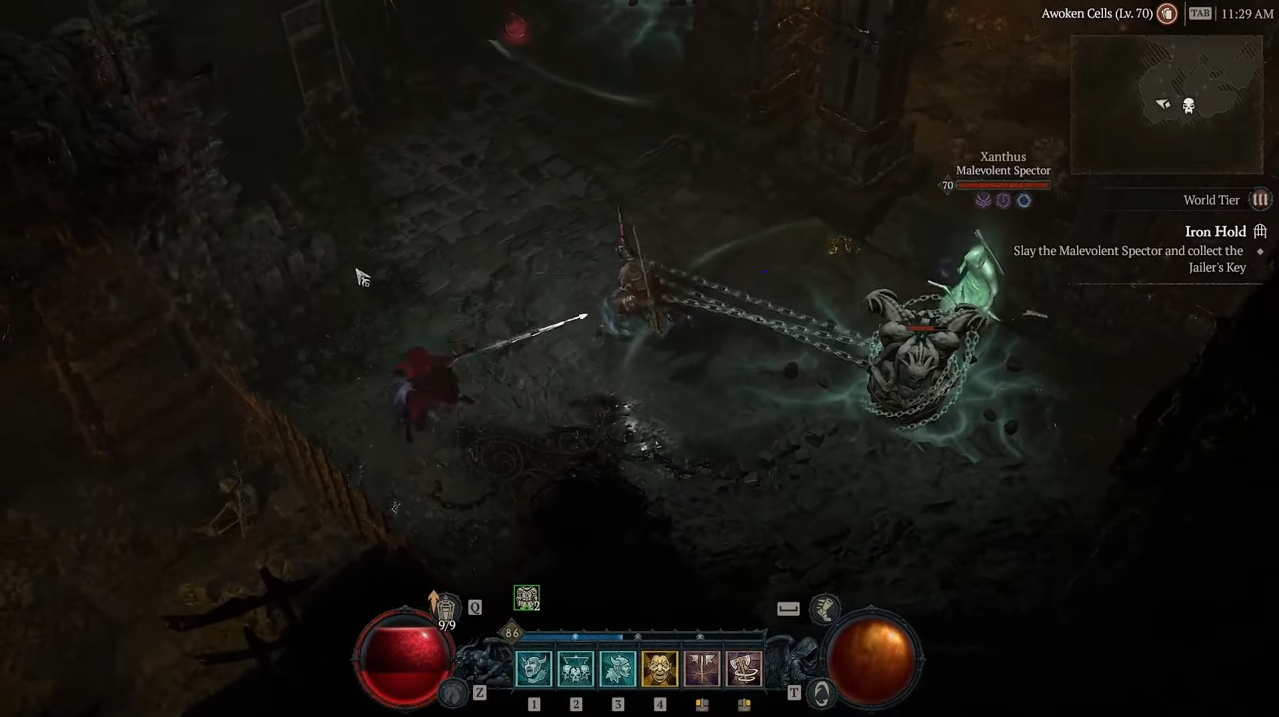This screenshot has width=1279, height=717.
Task: Trigger the winged helmet warrior skill
Action: 618,669
